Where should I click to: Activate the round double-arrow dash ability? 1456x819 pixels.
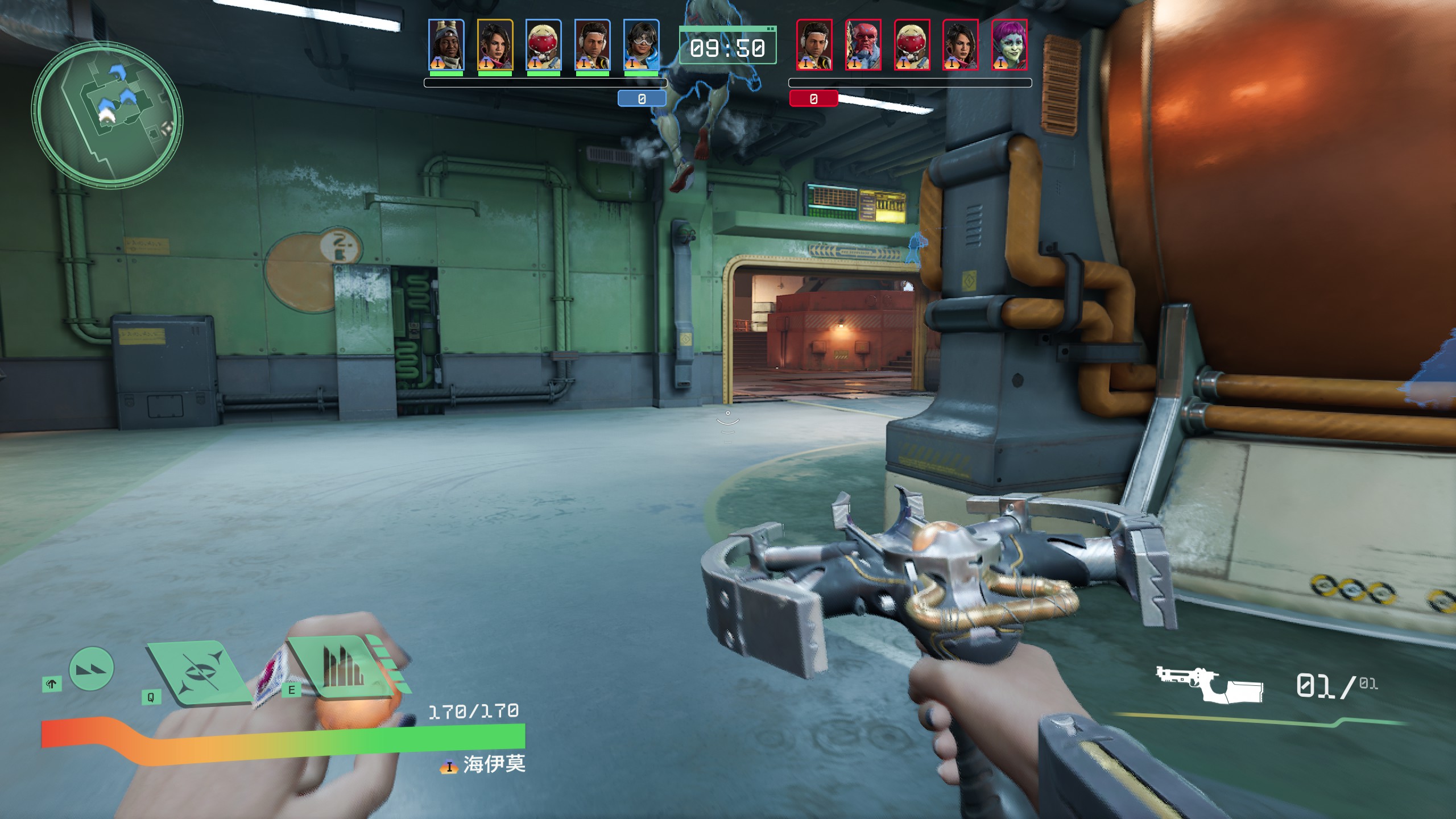point(91,669)
